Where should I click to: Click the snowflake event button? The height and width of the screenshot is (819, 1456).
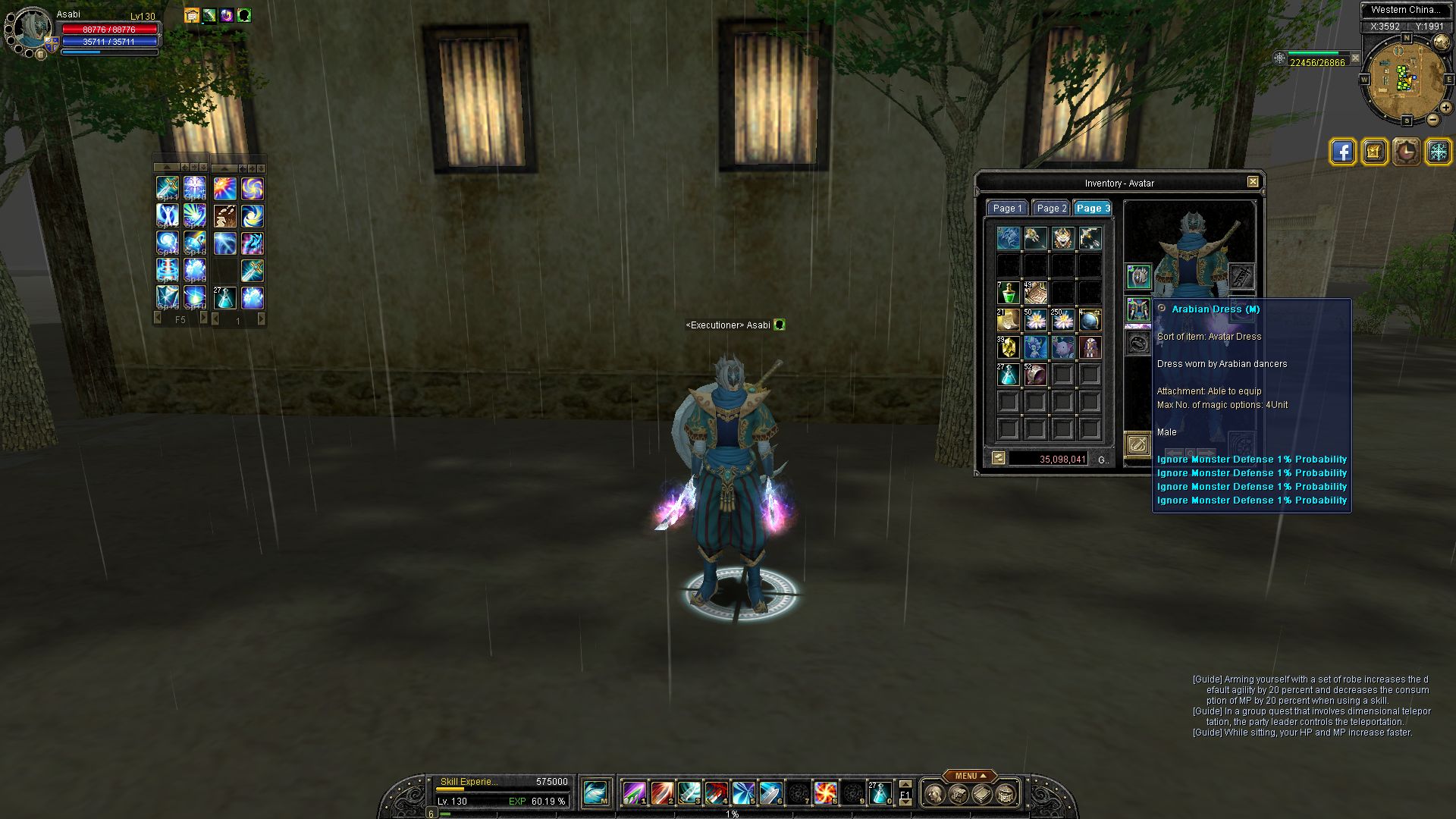click(1438, 152)
